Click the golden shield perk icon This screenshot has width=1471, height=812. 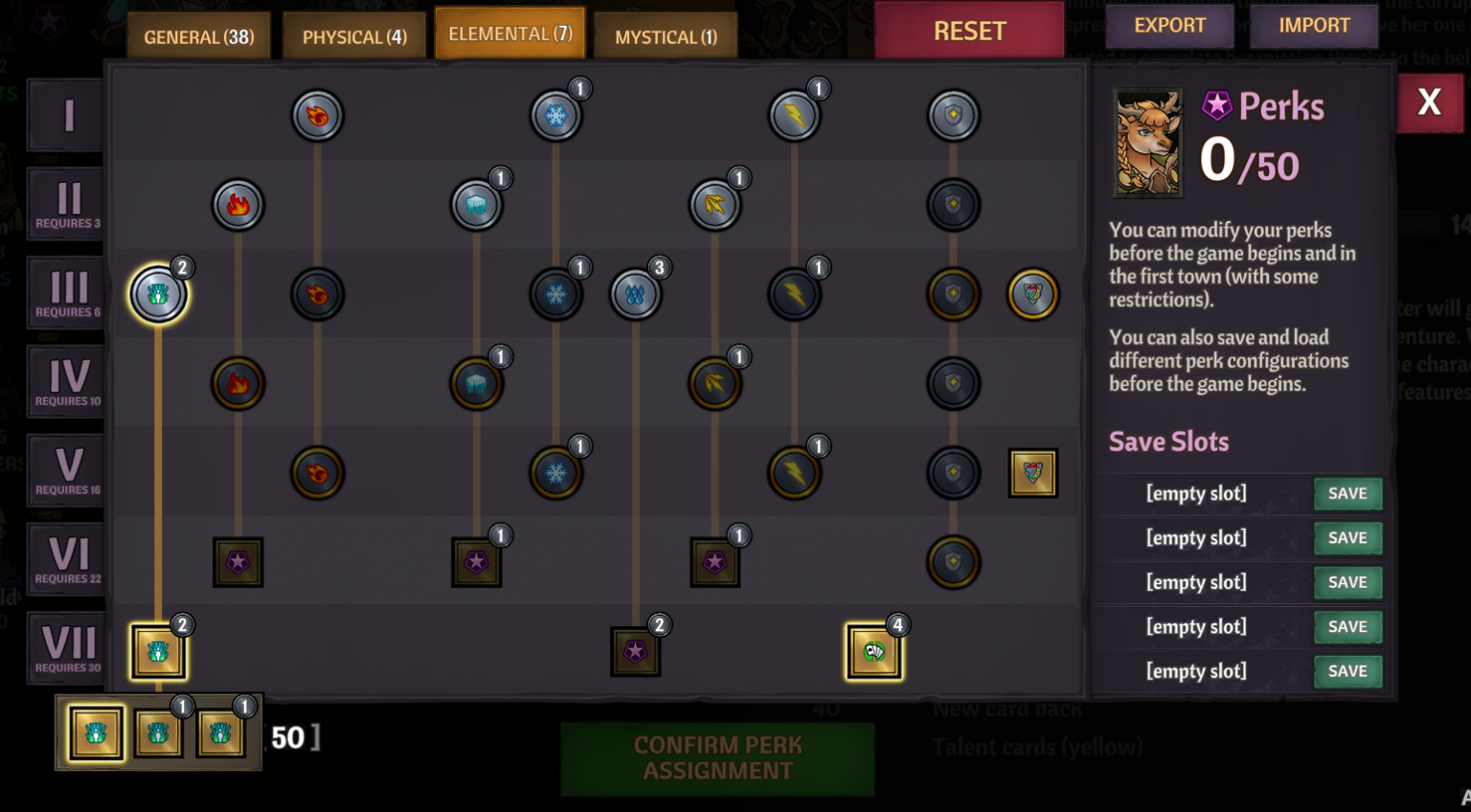coord(953,294)
